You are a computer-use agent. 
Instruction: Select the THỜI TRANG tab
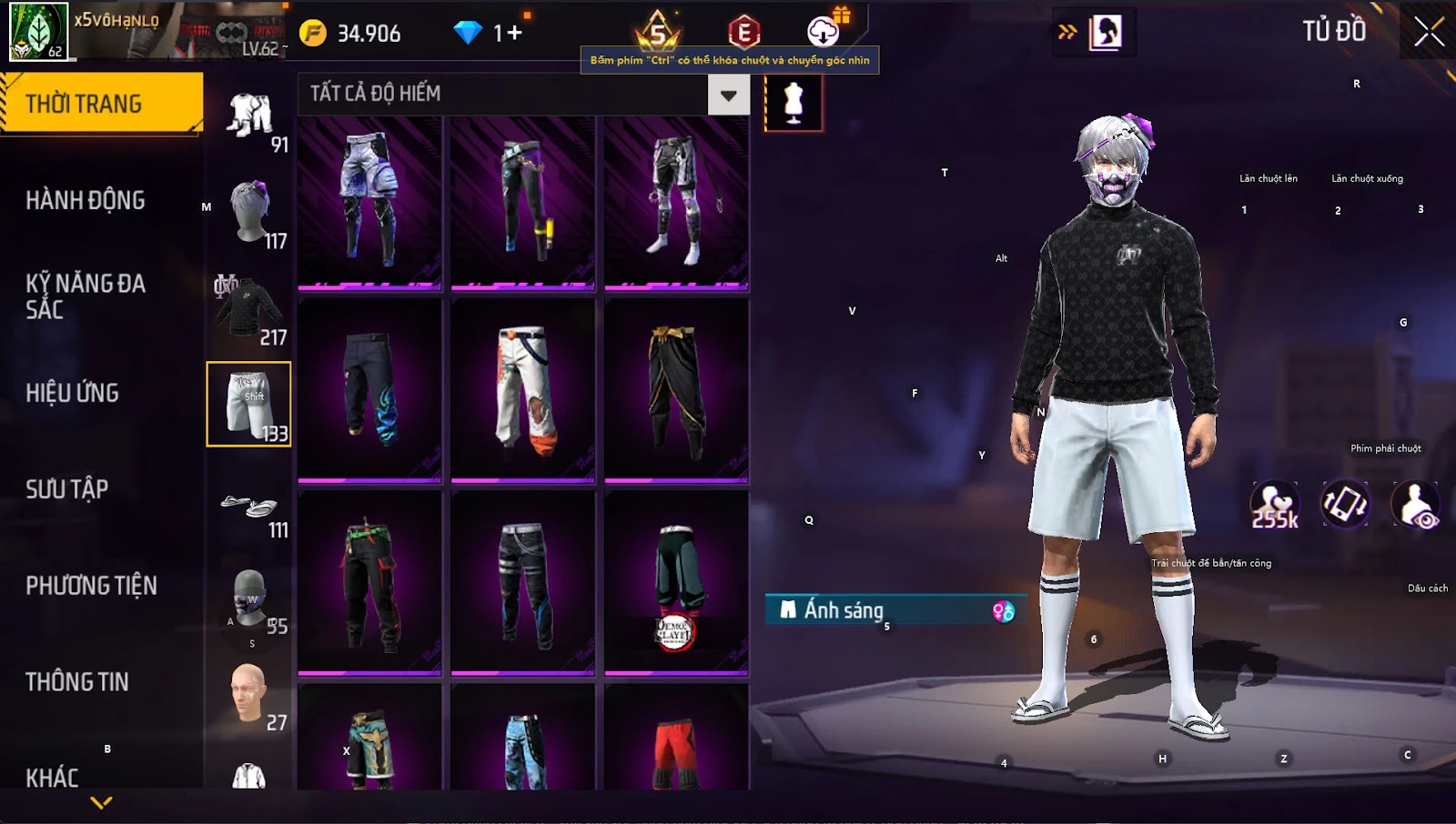(101, 104)
